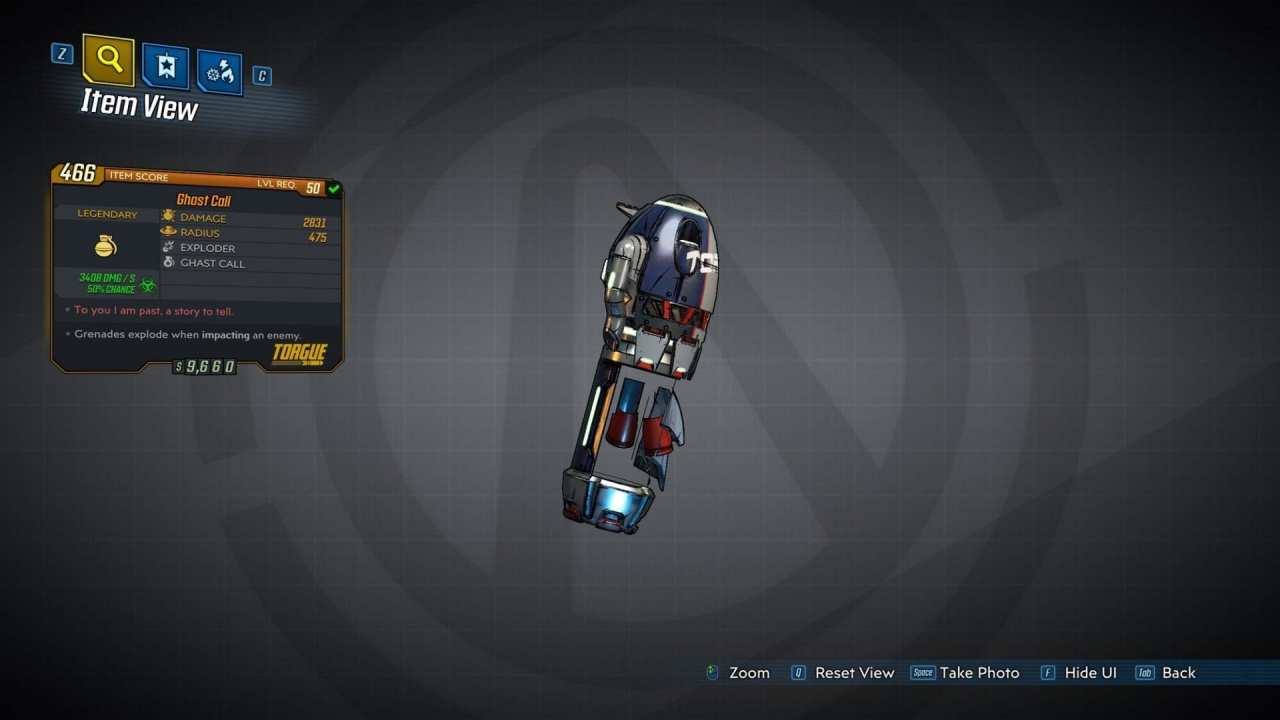Screen dimensions: 1280x720
Task: Click the Torgue manufacturer logo
Action: pyautogui.click(x=300, y=354)
